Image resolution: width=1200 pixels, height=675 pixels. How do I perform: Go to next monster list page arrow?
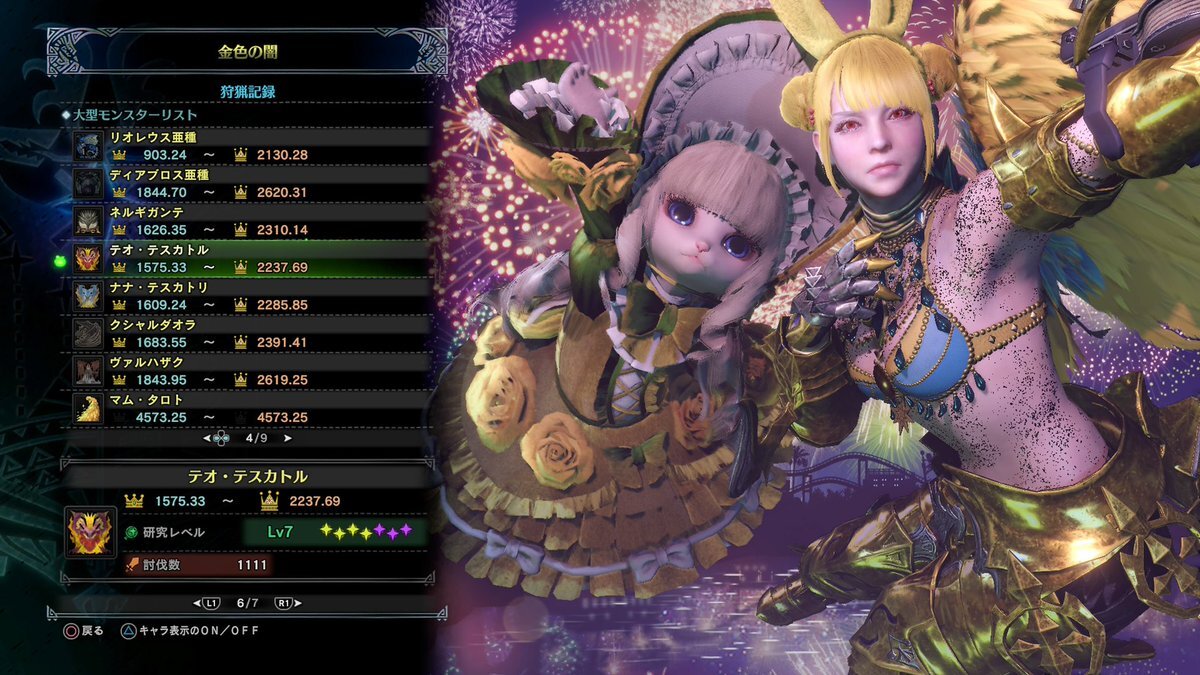[x=288, y=438]
